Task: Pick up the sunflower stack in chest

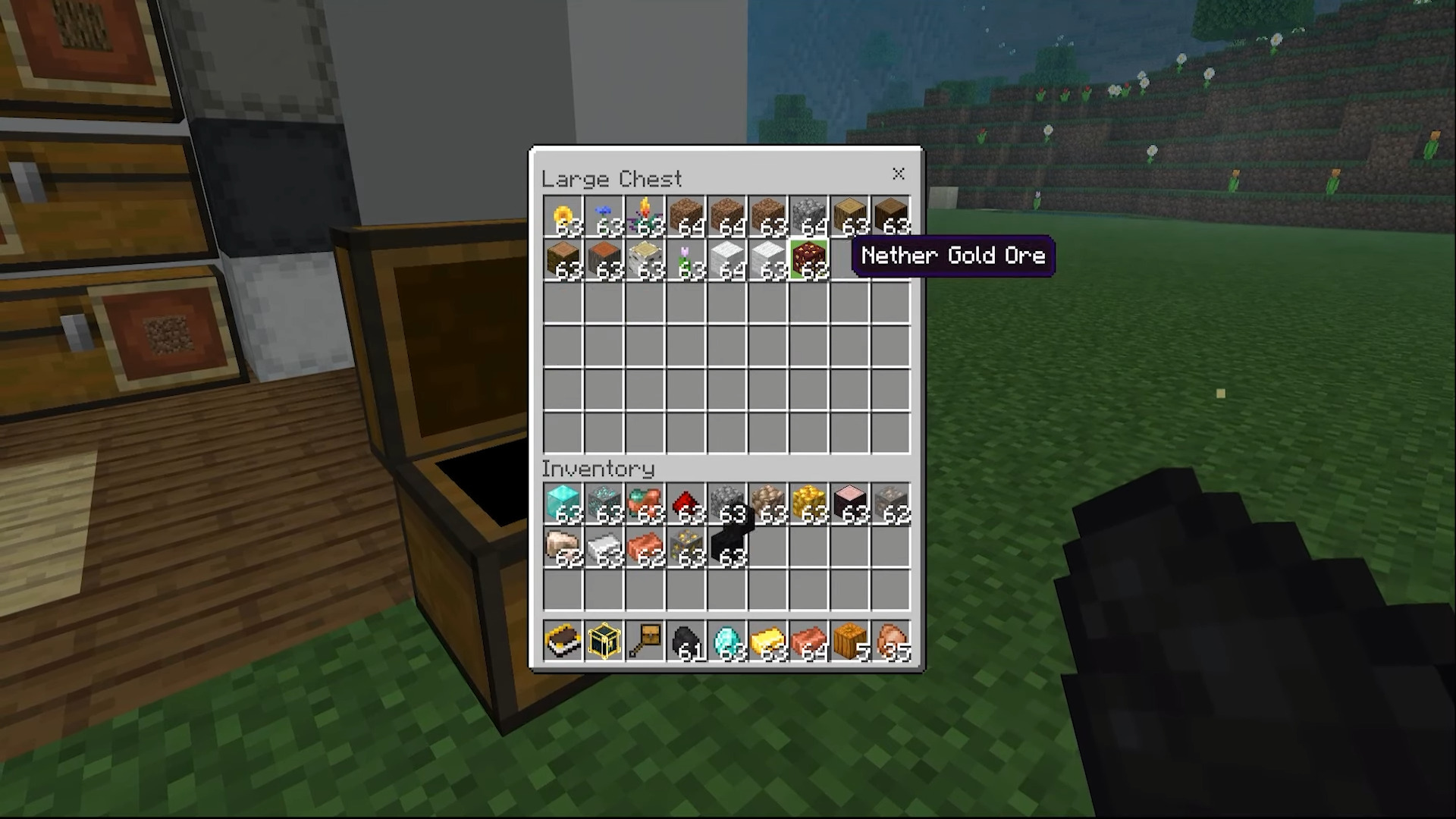Action: (x=563, y=218)
